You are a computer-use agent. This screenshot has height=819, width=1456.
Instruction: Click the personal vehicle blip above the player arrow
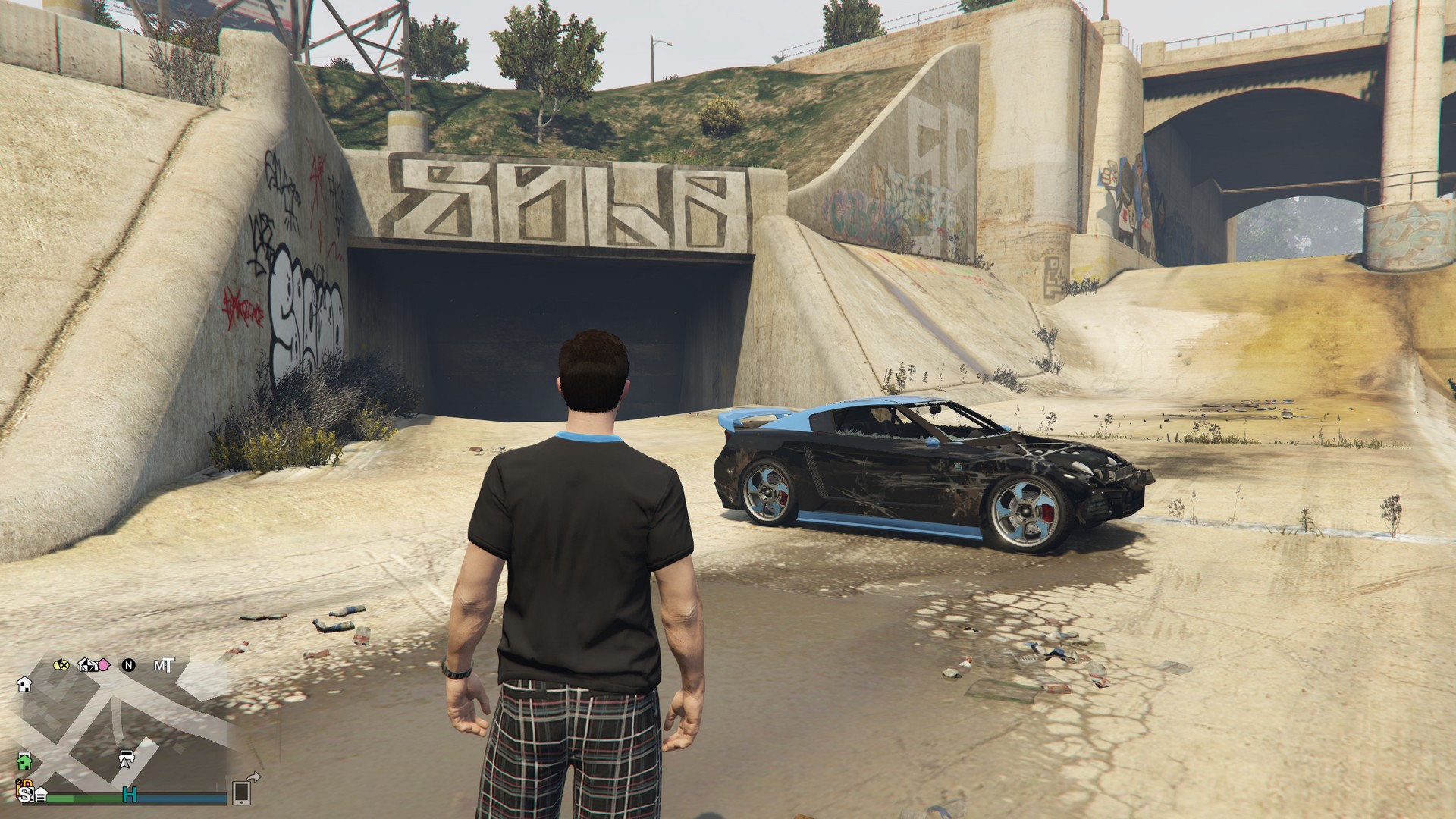(127, 755)
